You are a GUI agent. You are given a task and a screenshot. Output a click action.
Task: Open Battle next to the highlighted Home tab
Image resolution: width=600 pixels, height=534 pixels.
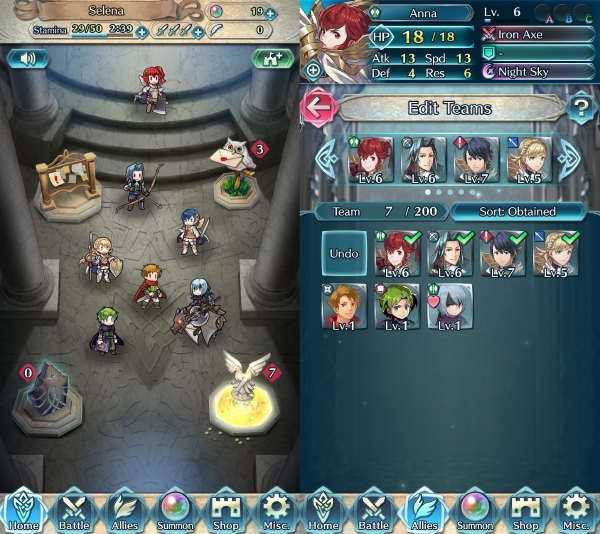(x=73, y=509)
